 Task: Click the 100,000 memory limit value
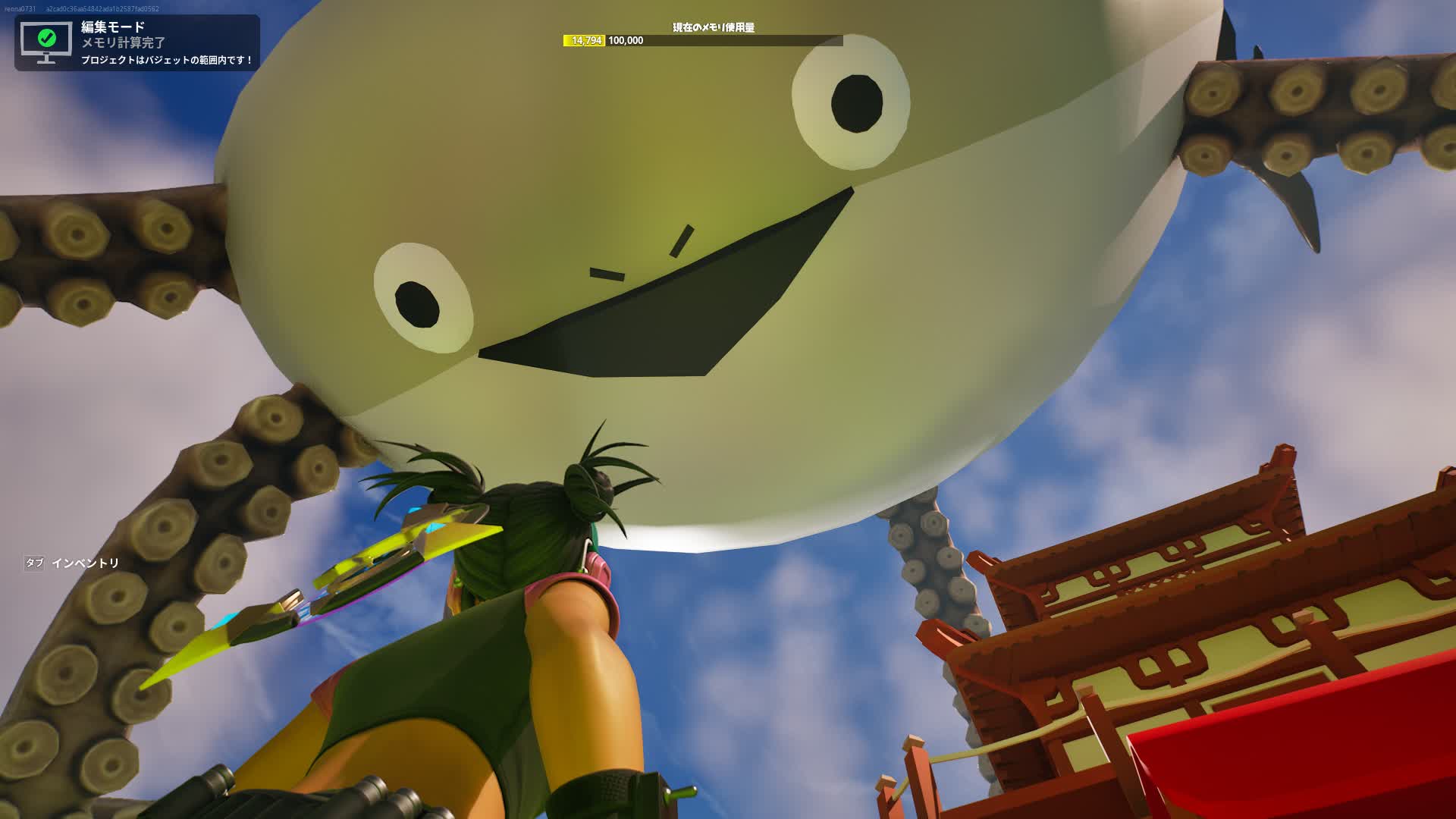click(626, 40)
